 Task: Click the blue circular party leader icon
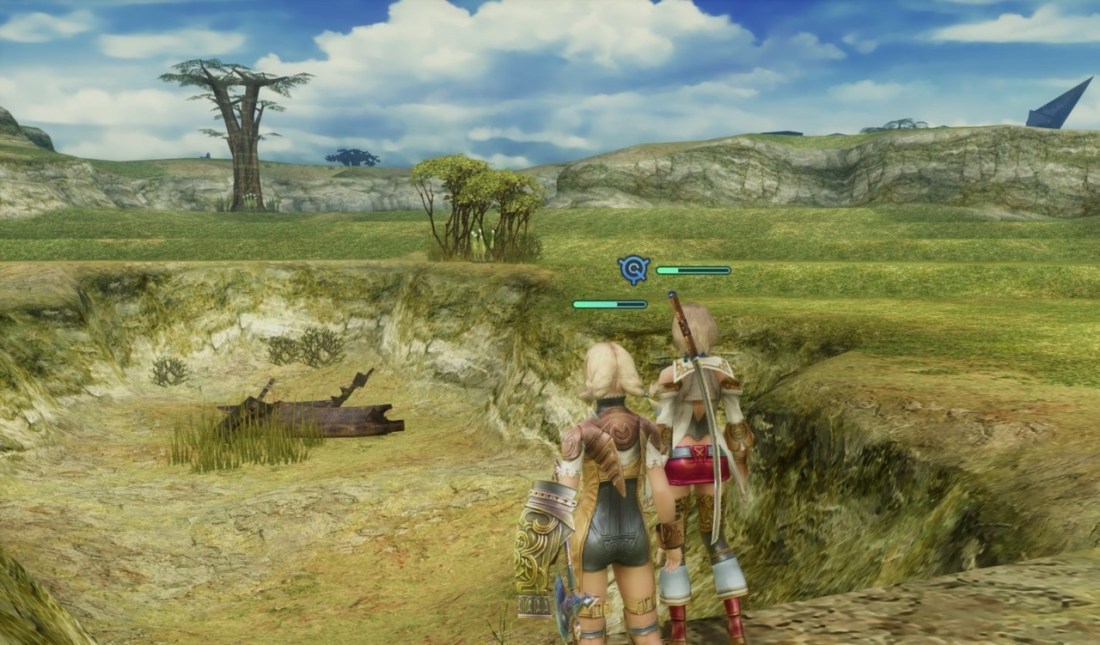click(x=633, y=269)
